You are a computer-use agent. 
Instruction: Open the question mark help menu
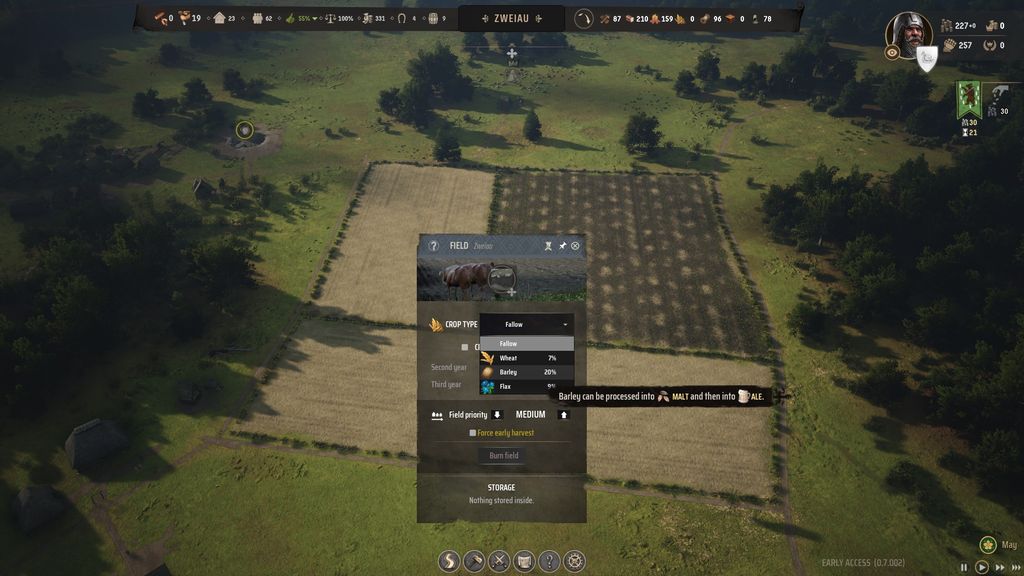click(549, 561)
